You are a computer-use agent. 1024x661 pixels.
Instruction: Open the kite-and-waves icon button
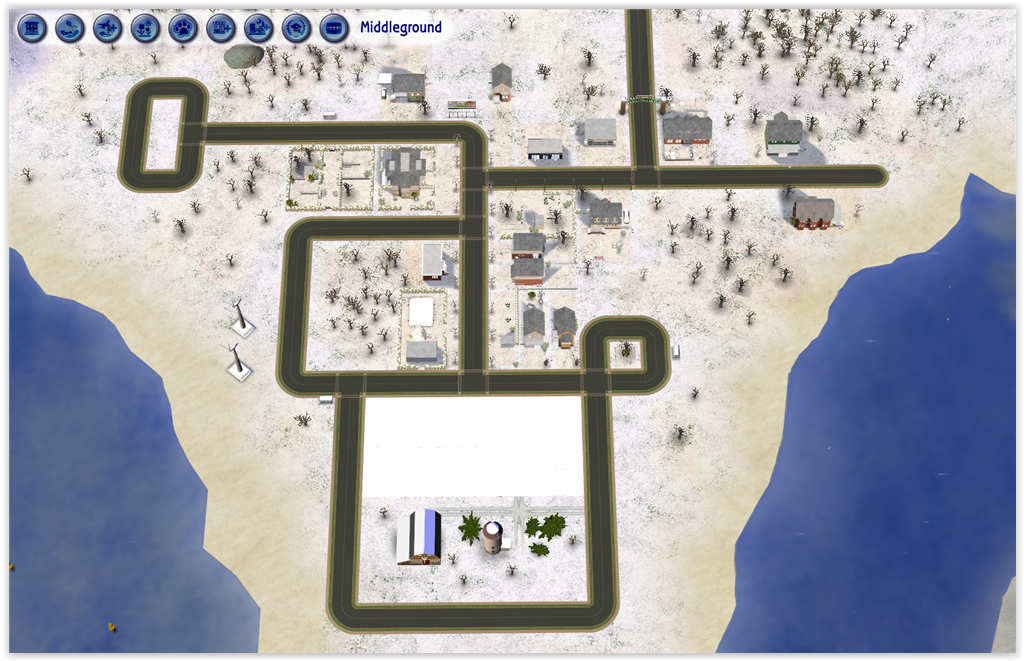click(70, 27)
